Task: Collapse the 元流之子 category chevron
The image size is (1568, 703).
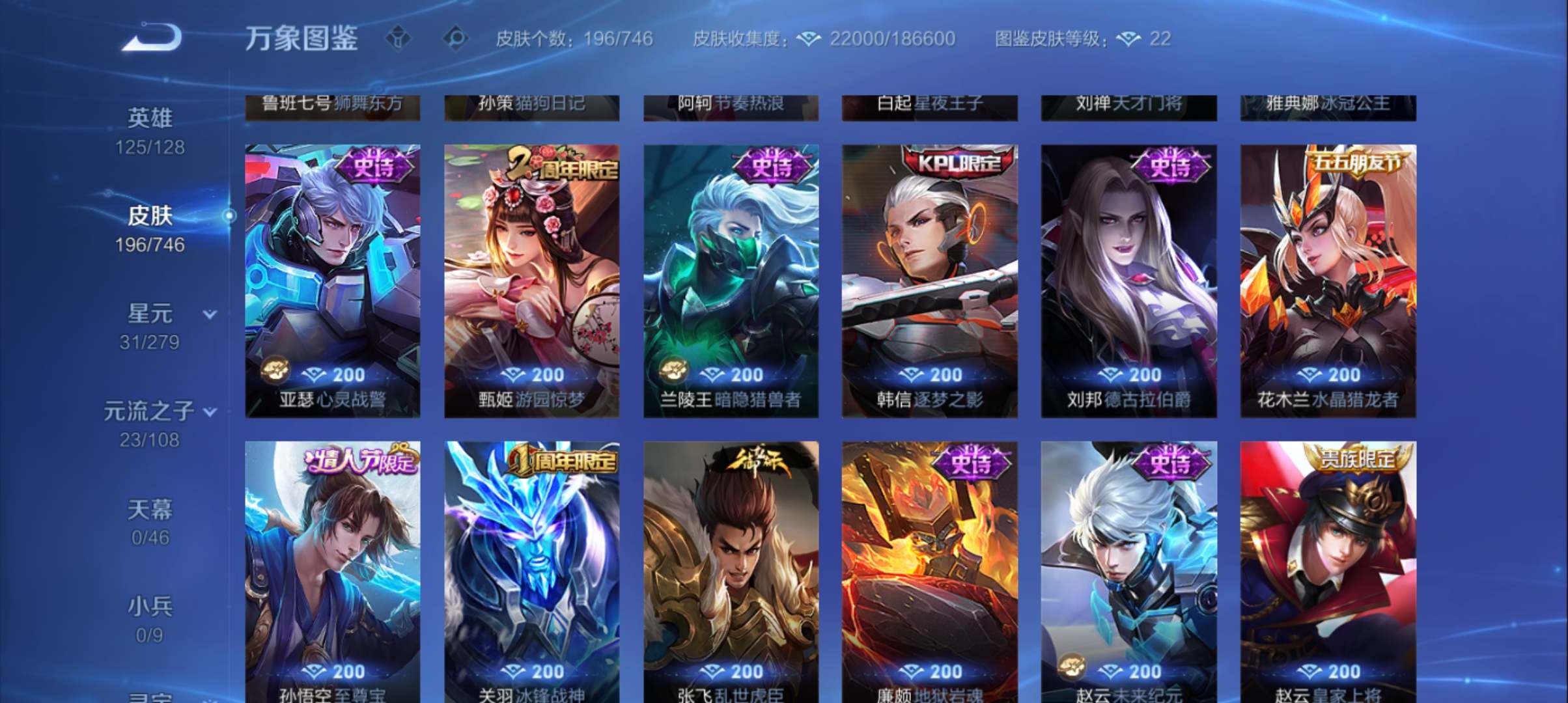Action: coord(210,411)
